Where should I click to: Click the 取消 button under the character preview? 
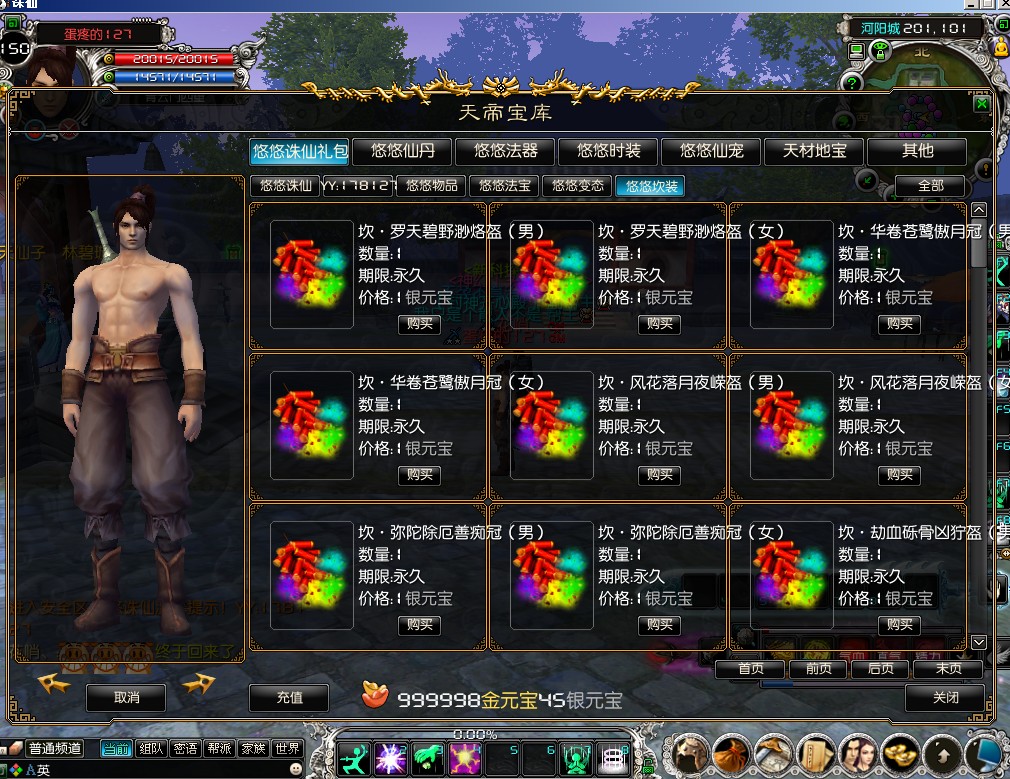[126, 697]
